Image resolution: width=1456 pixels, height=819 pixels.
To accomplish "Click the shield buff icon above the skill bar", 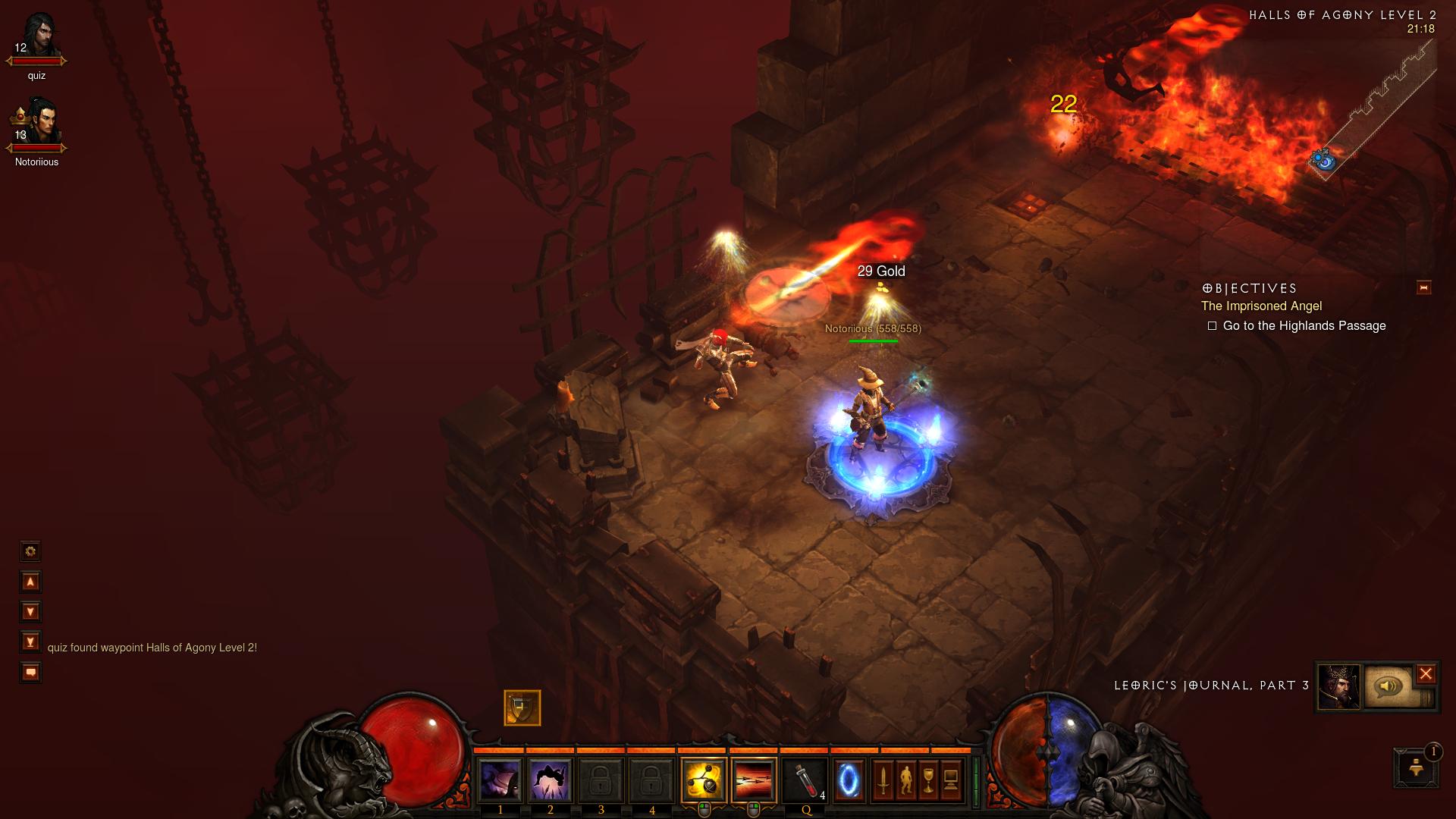I will (522, 708).
